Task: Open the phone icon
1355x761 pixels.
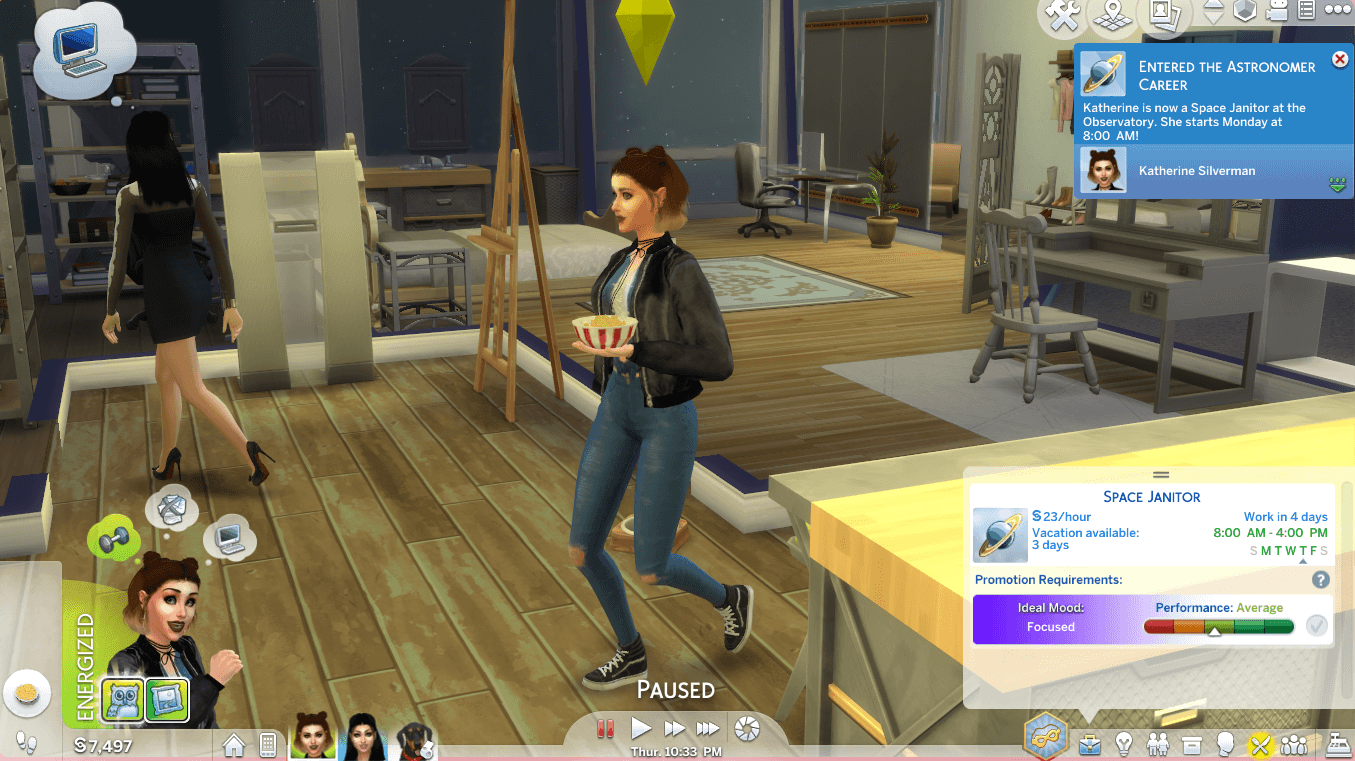Action: (267, 744)
